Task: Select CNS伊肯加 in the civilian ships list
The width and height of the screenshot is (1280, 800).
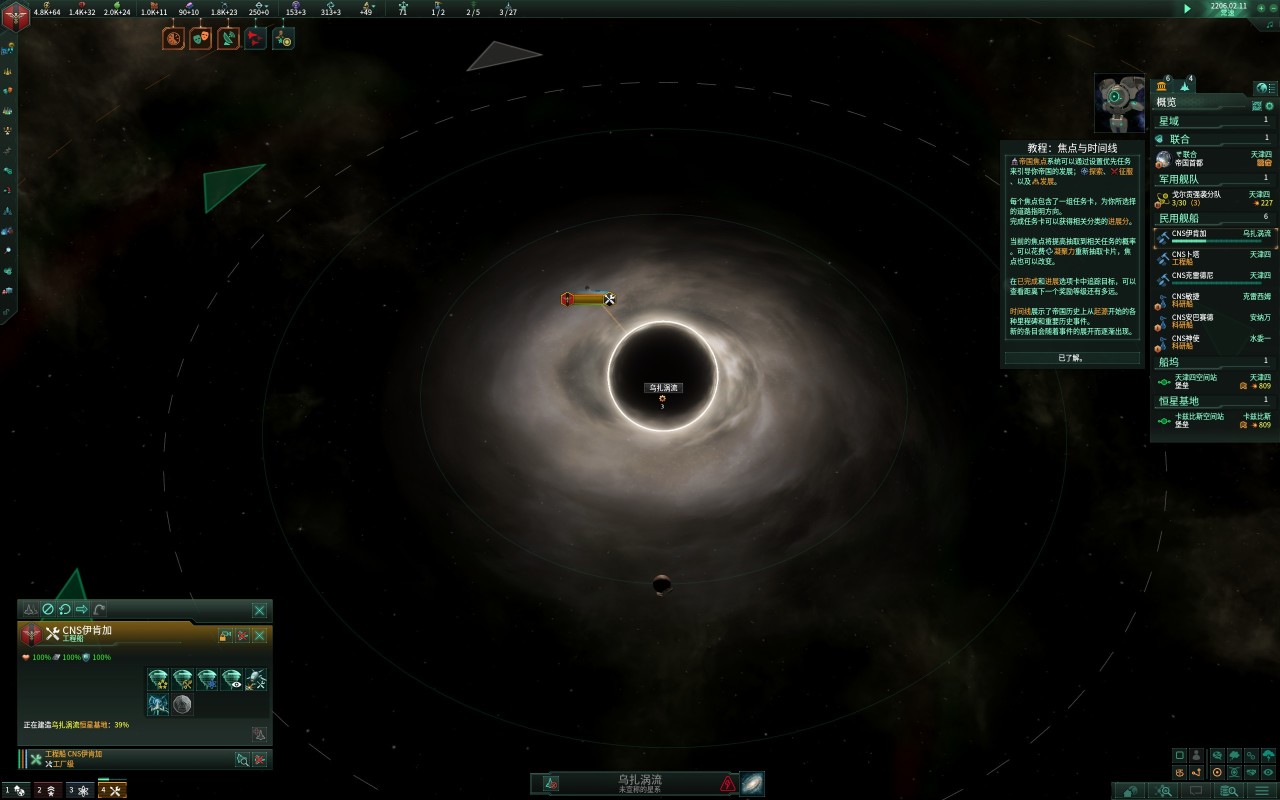Action: pos(1215,237)
